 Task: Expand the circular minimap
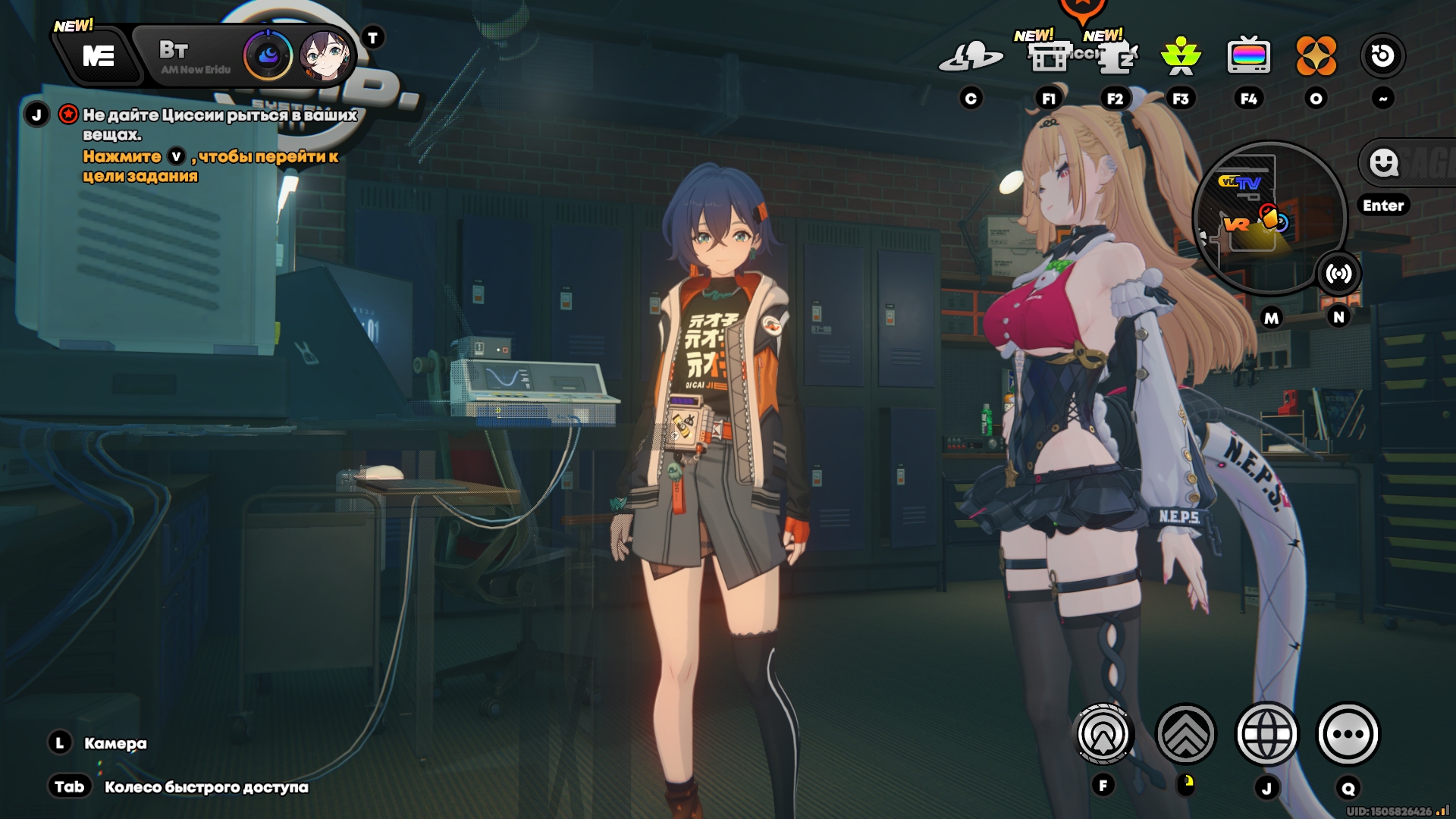(1268, 218)
